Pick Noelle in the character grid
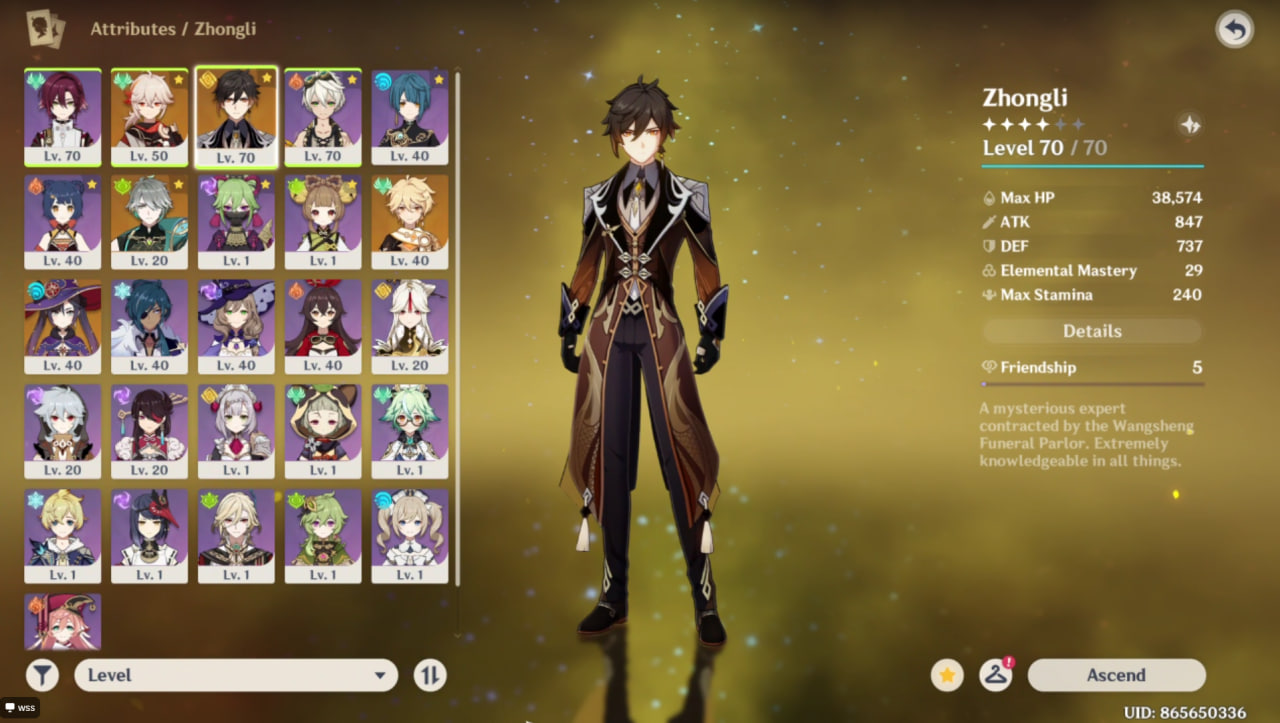Viewport: 1280px width, 723px height. (236, 430)
